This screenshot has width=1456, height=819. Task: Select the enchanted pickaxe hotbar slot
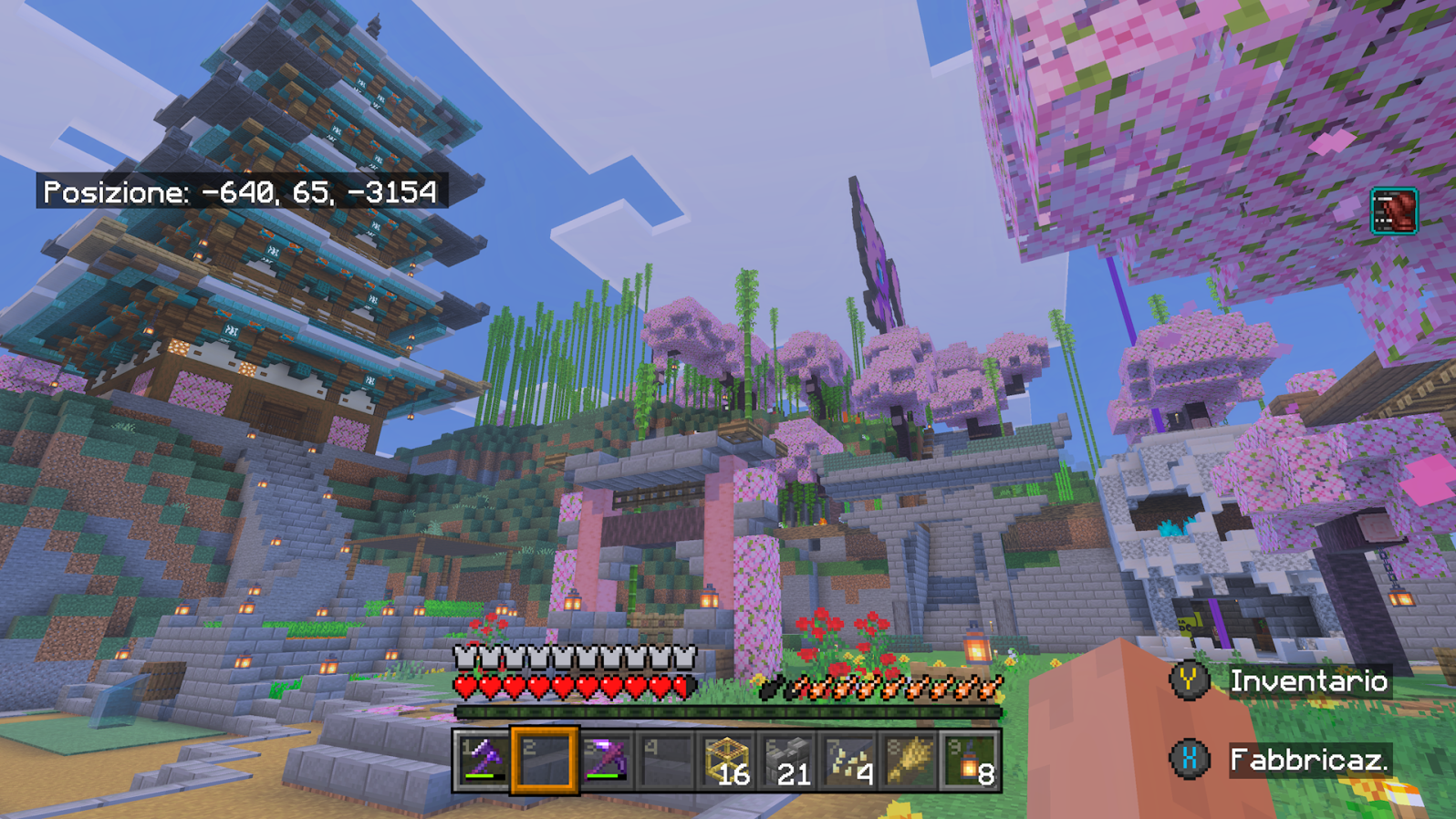tap(606, 760)
